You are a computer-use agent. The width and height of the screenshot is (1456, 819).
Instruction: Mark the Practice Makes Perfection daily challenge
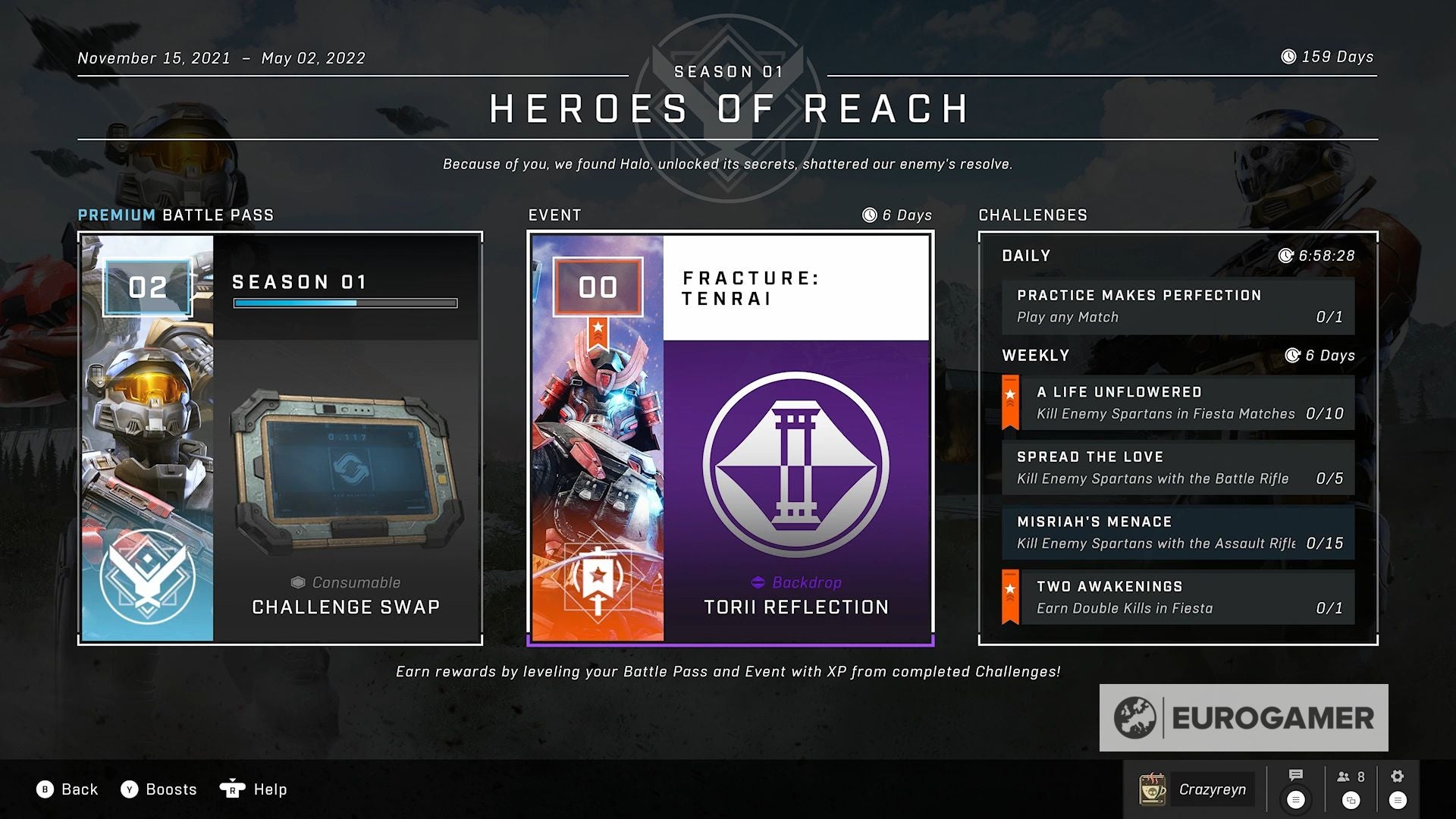[x=1178, y=306]
